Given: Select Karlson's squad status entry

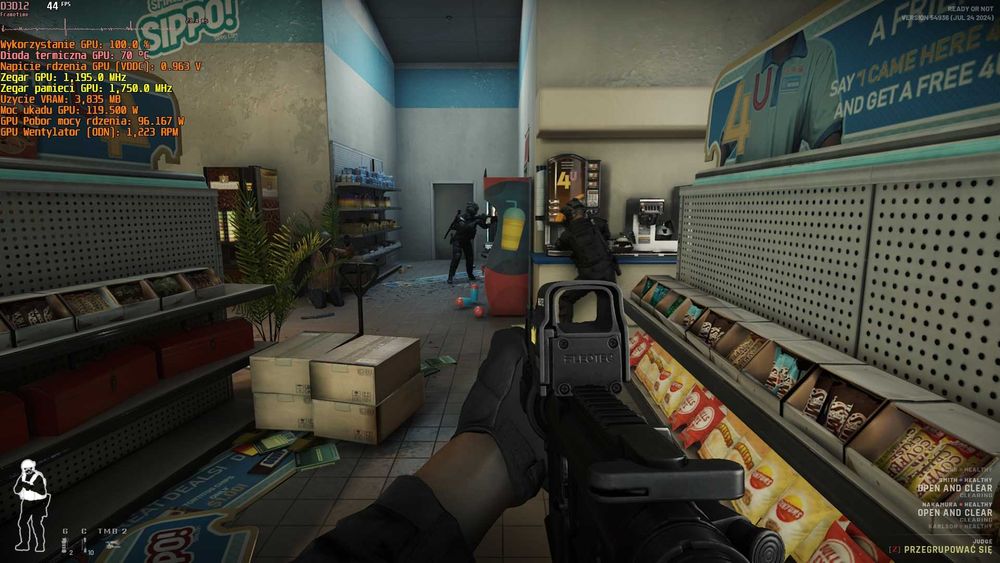Looking at the screenshot, I should [x=962, y=526].
